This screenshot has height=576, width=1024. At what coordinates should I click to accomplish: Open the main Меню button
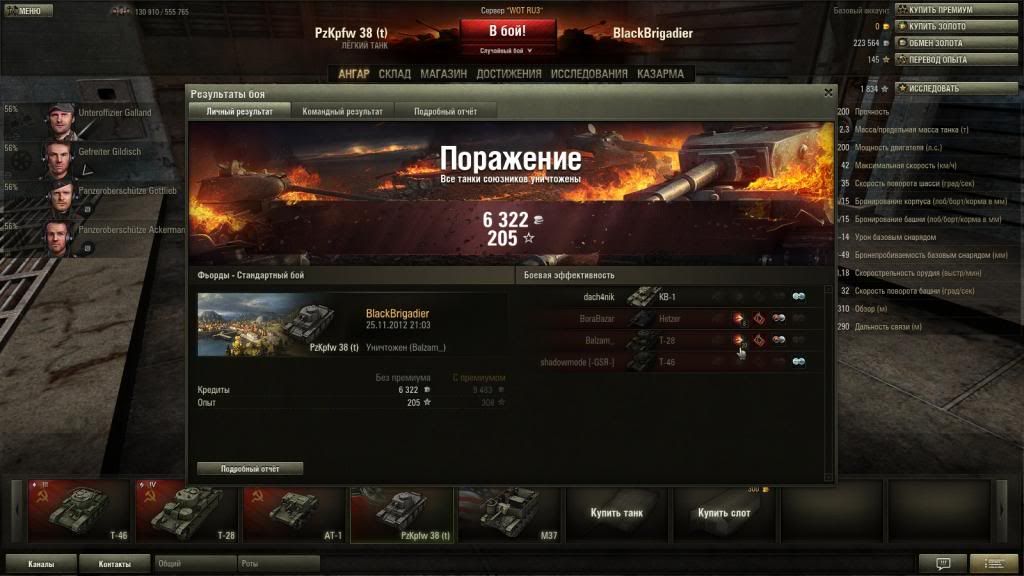[x=26, y=10]
